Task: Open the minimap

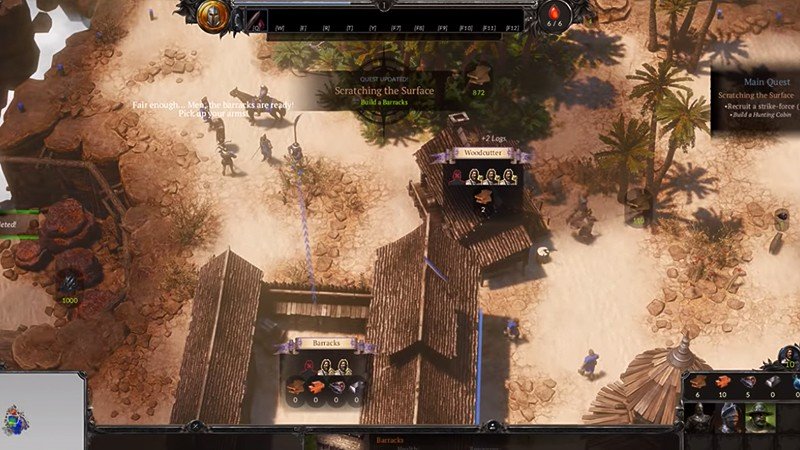Action: [40, 410]
